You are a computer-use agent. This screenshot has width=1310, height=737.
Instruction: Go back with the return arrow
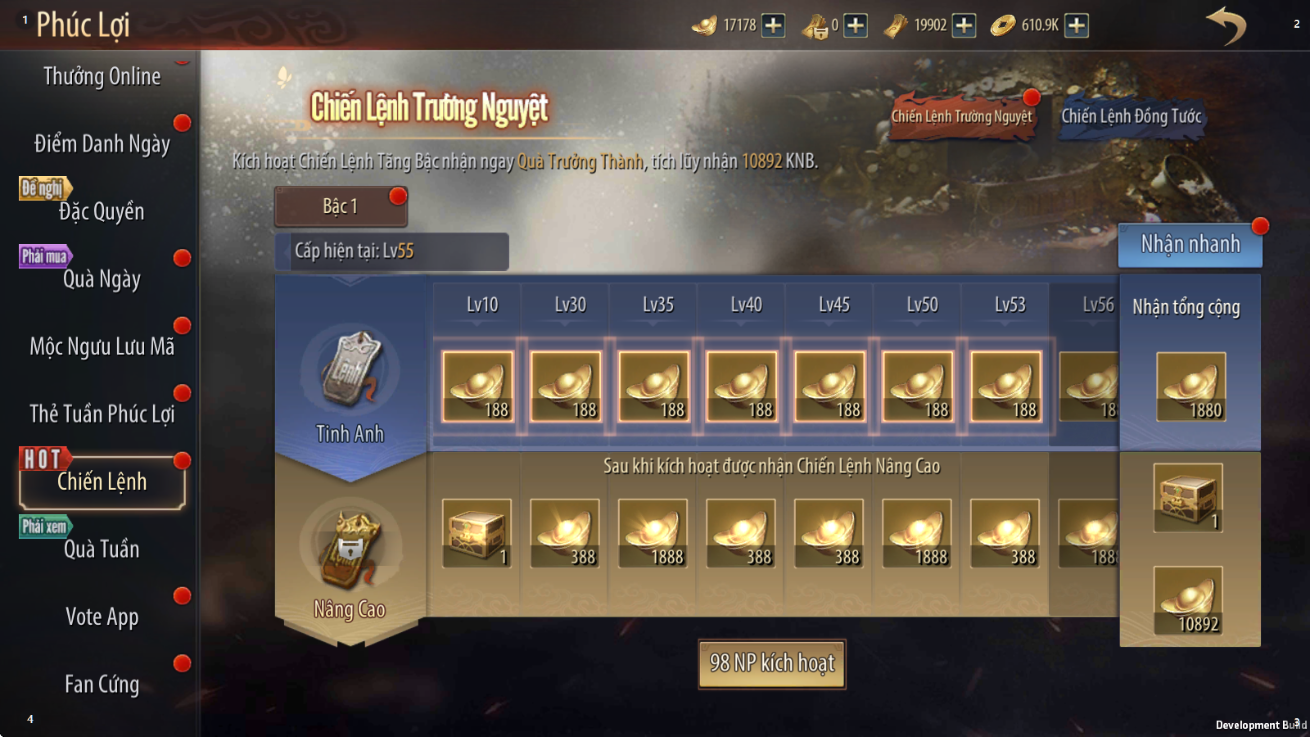pos(1226,26)
